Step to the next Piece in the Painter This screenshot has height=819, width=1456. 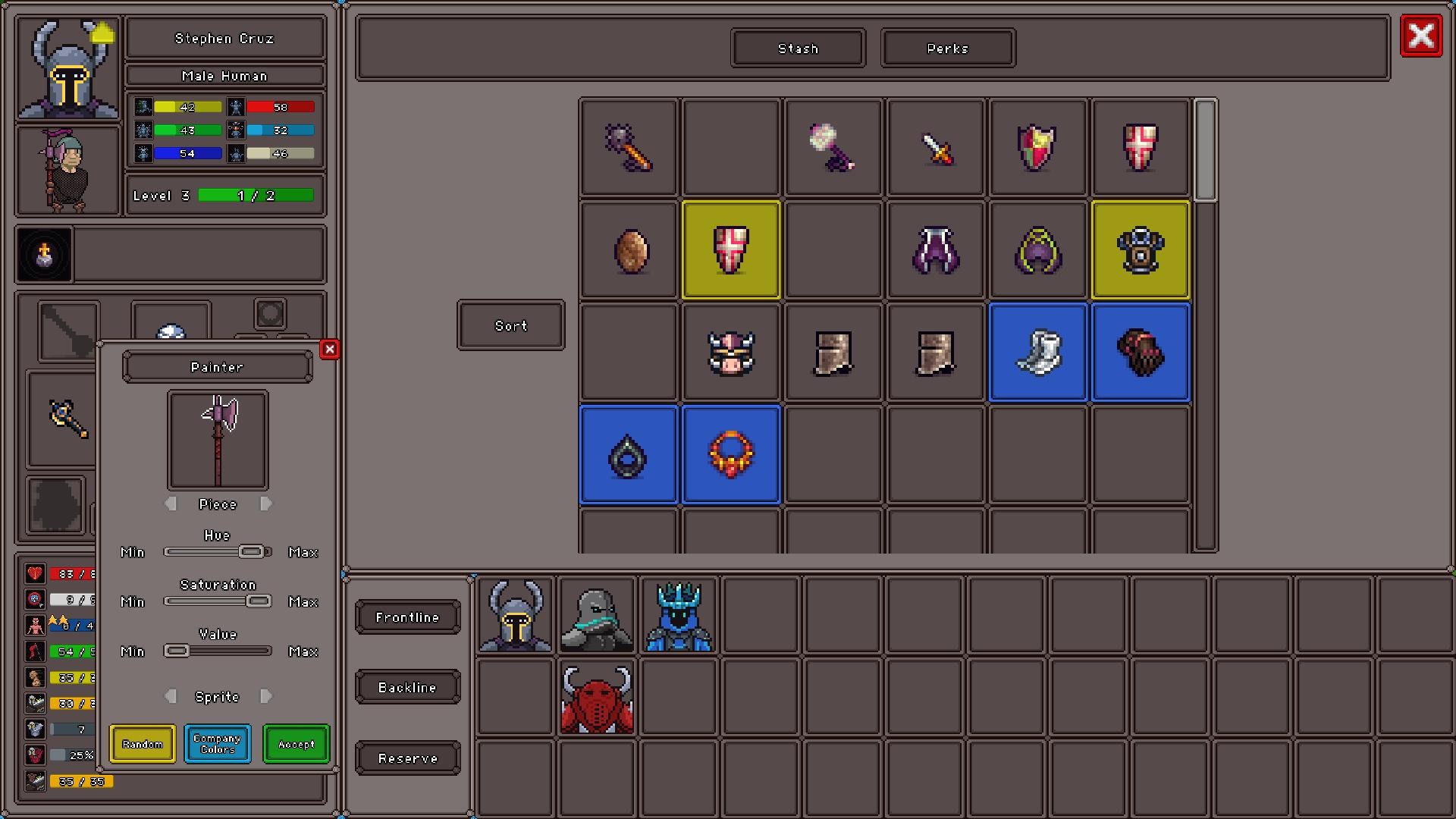point(267,503)
